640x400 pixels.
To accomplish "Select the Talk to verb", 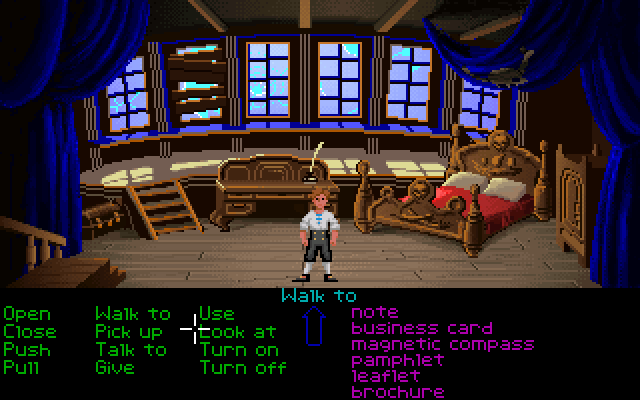I will tap(131, 349).
